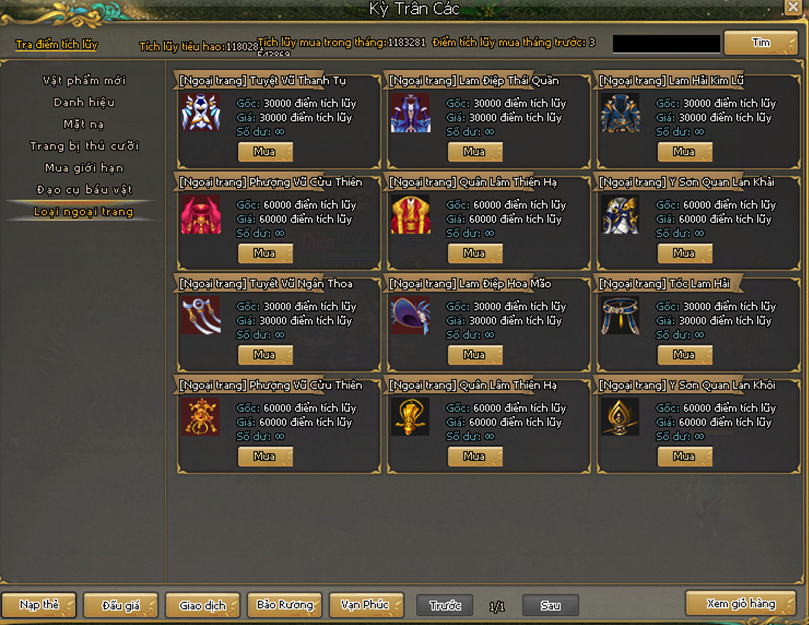
Task: Purchase the Lam Hải Kim Lũ outfit
Action: pos(685,152)
